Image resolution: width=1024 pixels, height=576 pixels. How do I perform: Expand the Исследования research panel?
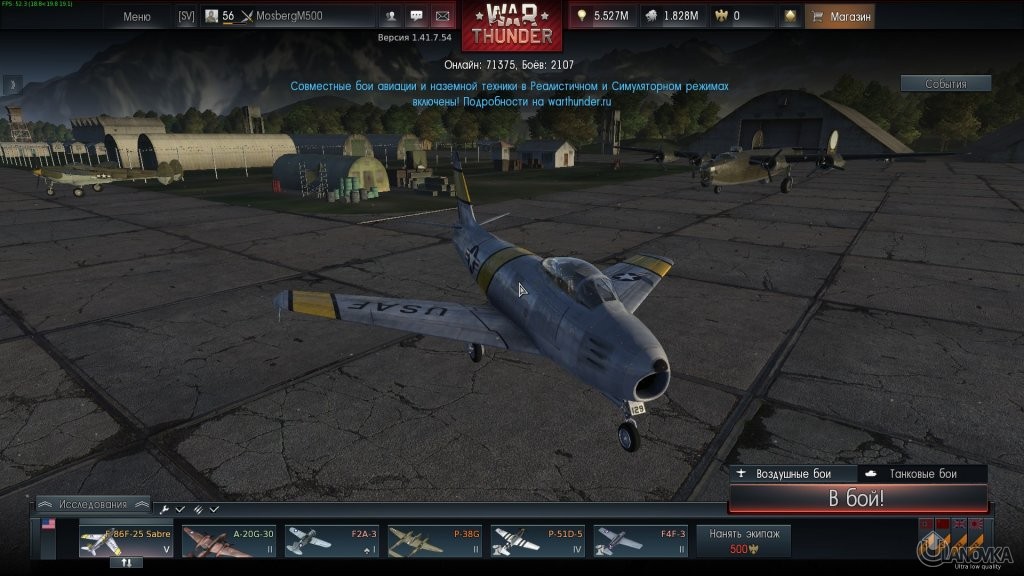pyautogui.click(x=93, y=504)
